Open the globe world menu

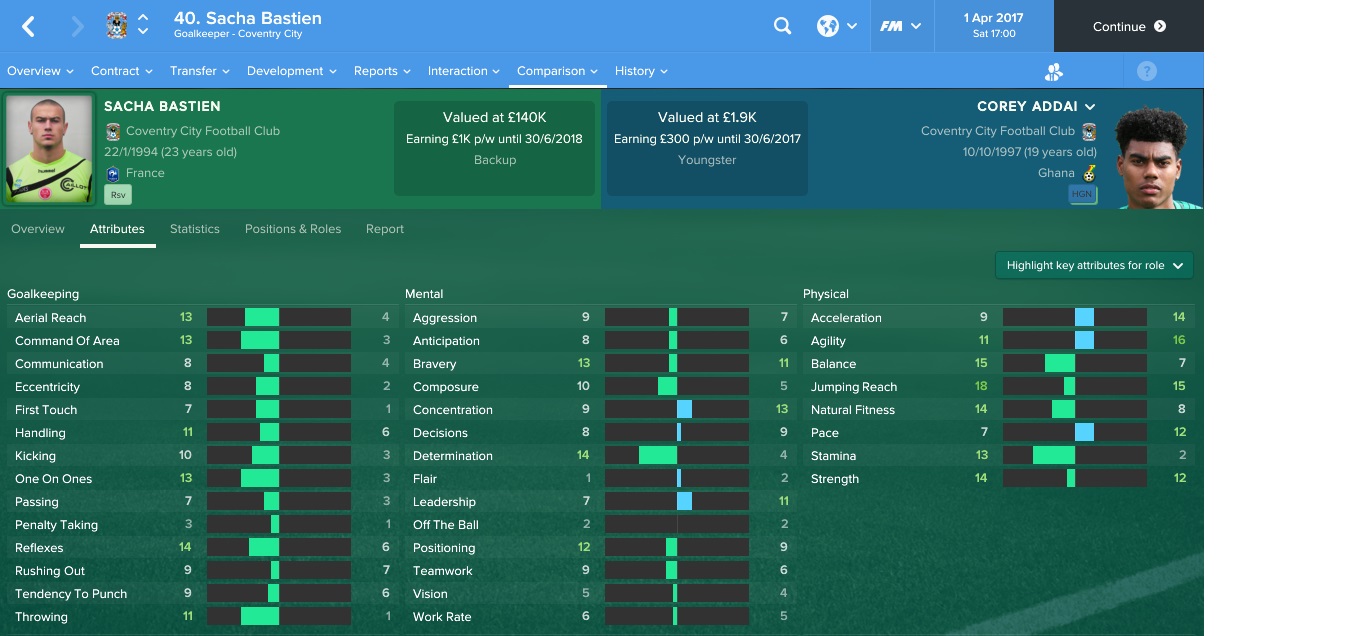[x=836, y=27]
